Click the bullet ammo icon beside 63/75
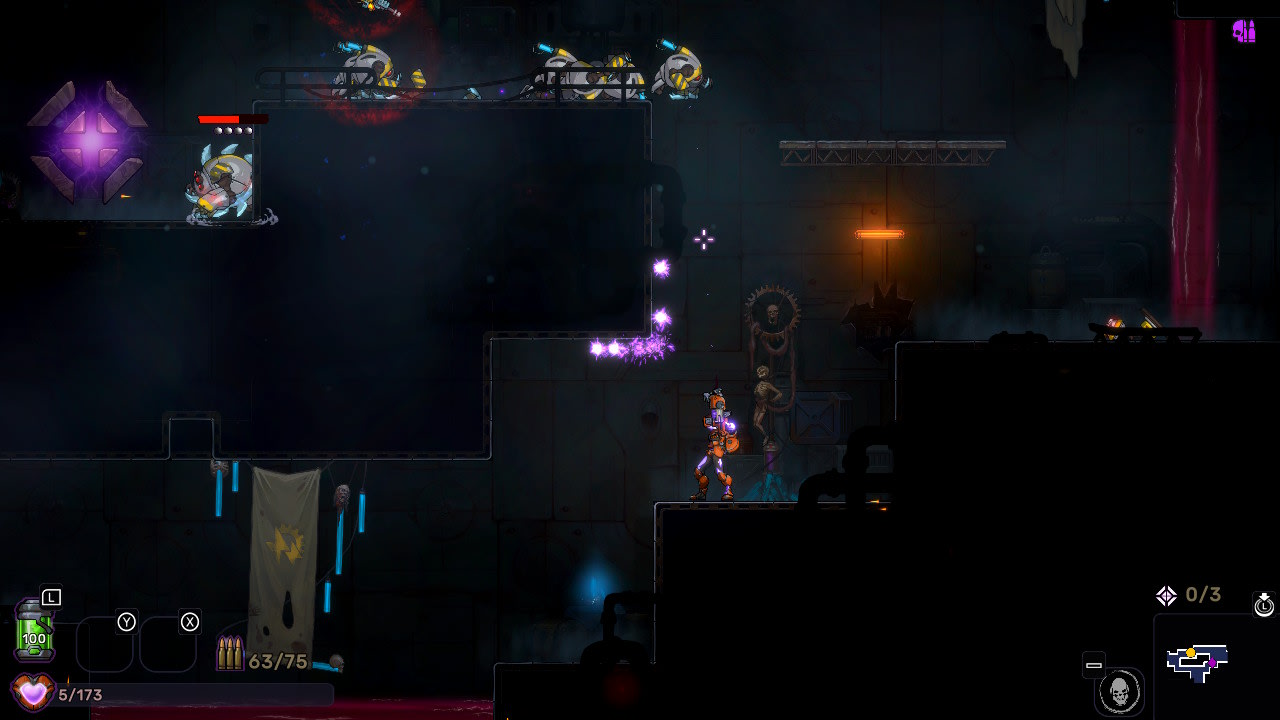Image resolution: width=1280 pixels, height=720 pixels. pos(231,652)
